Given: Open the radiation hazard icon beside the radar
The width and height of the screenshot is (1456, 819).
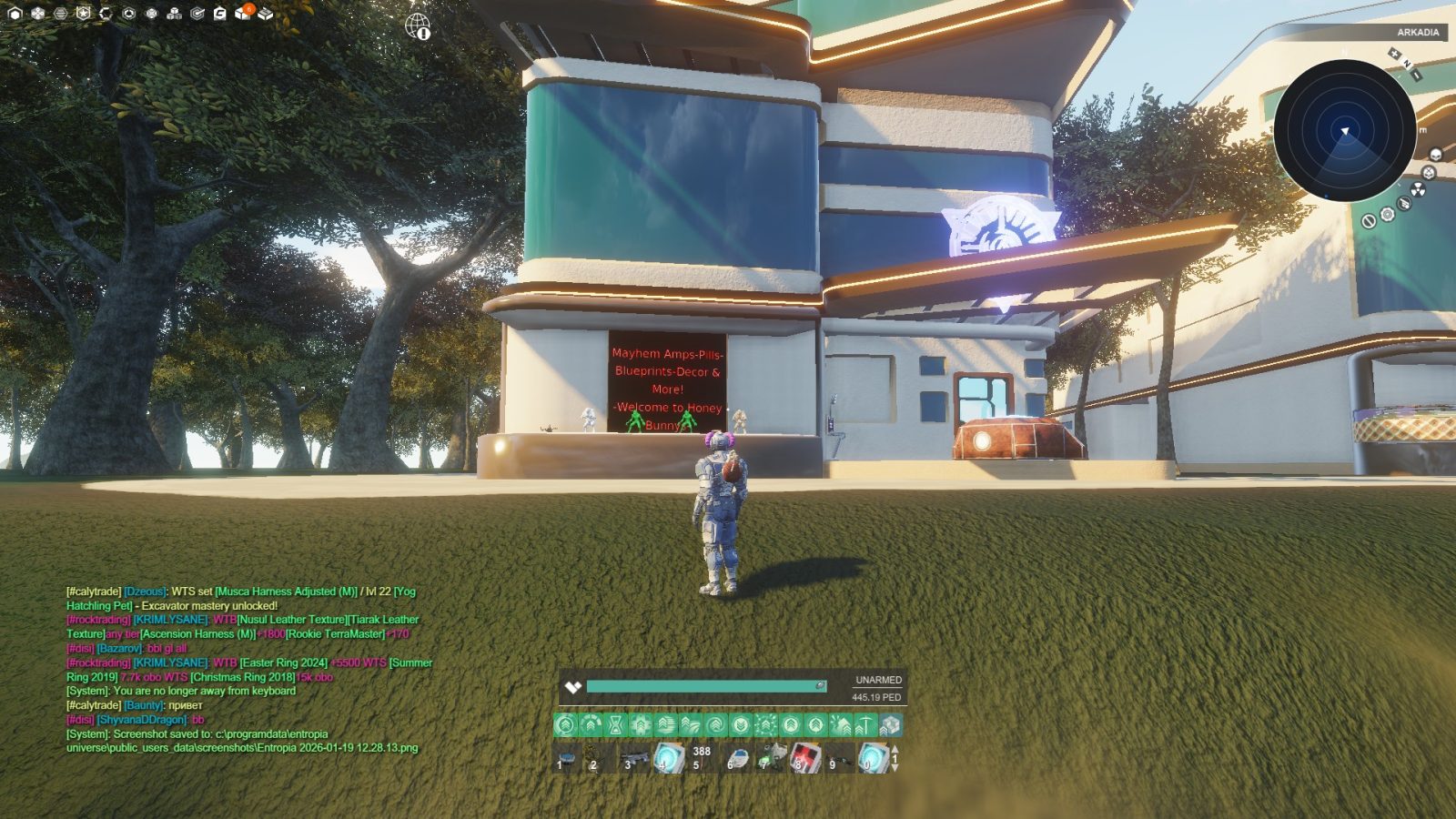Looking at the screenshot, I should point(1418,190).
